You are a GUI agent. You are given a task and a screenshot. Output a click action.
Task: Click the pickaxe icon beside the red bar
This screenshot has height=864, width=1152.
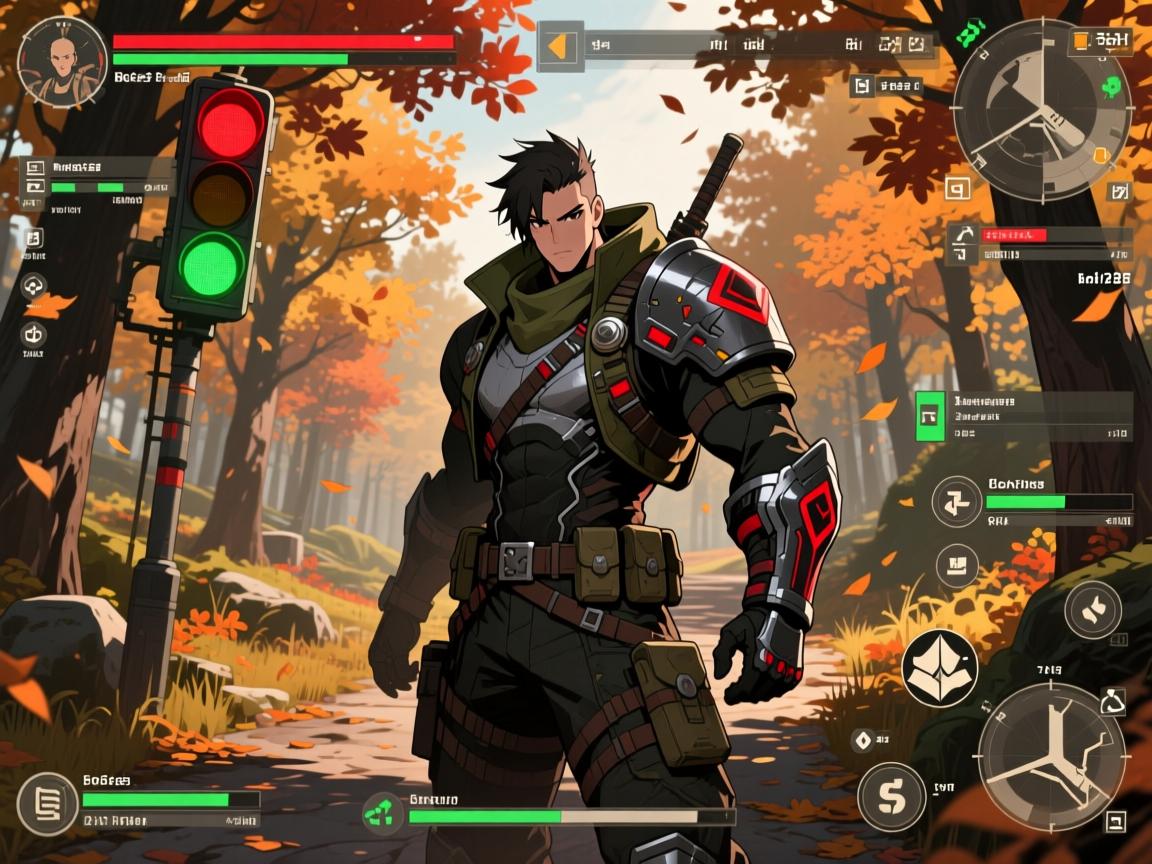[961, 235]
